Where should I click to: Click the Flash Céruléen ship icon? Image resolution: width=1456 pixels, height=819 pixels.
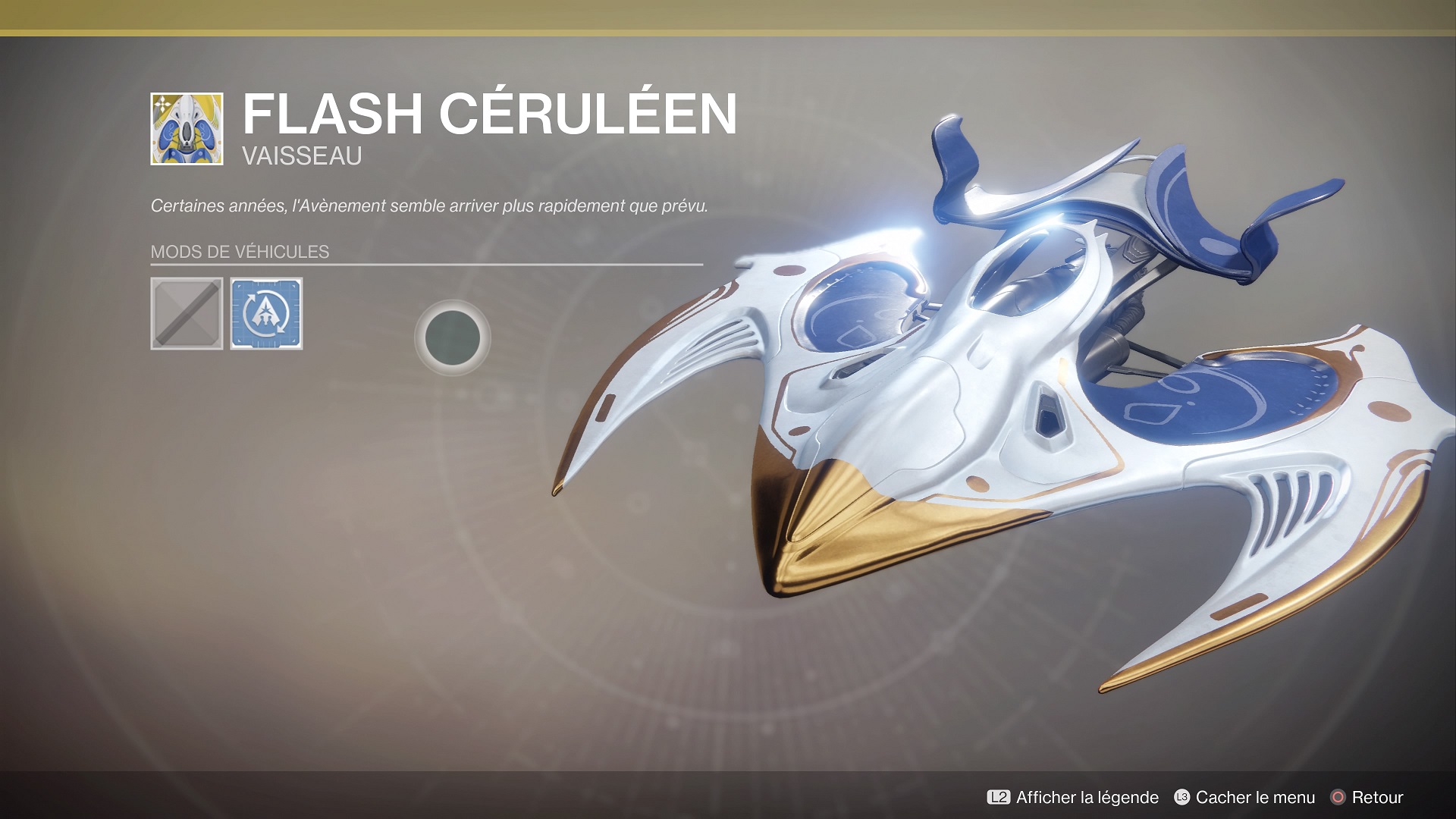coord(187,129)
